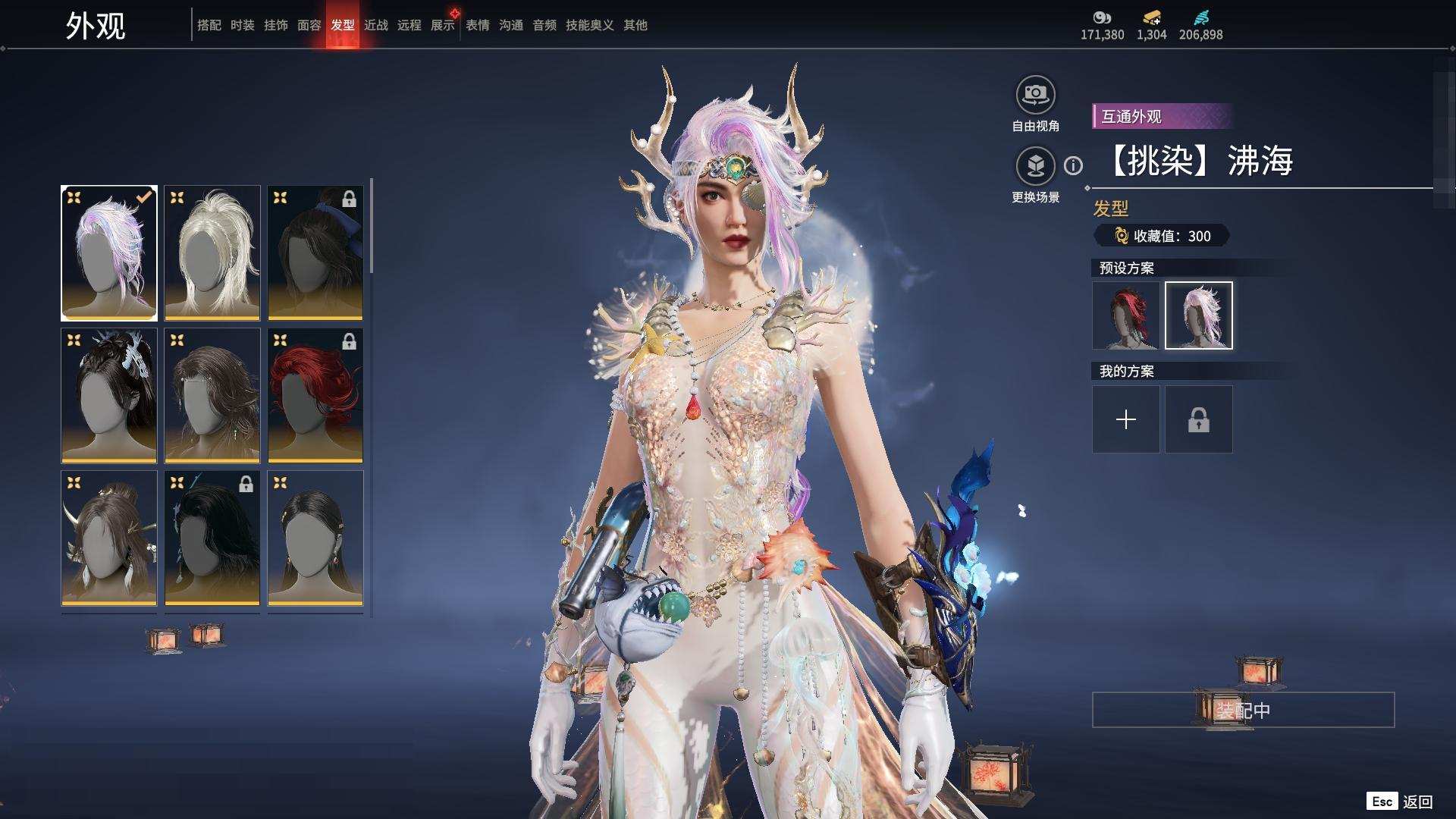1456x819 pixels.
Task: Pick the white spiky ponytail hairstyle
Action: click(x=212, y=253)
